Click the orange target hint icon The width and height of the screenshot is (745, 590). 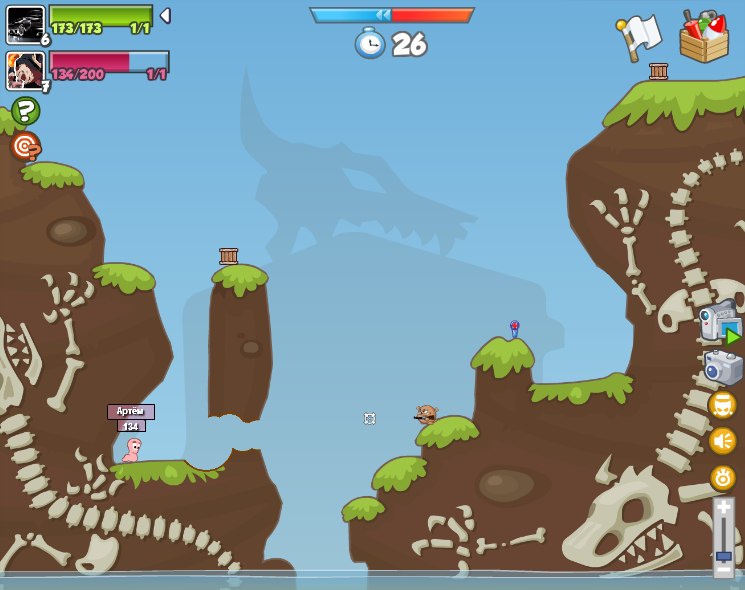pos(25,146)
